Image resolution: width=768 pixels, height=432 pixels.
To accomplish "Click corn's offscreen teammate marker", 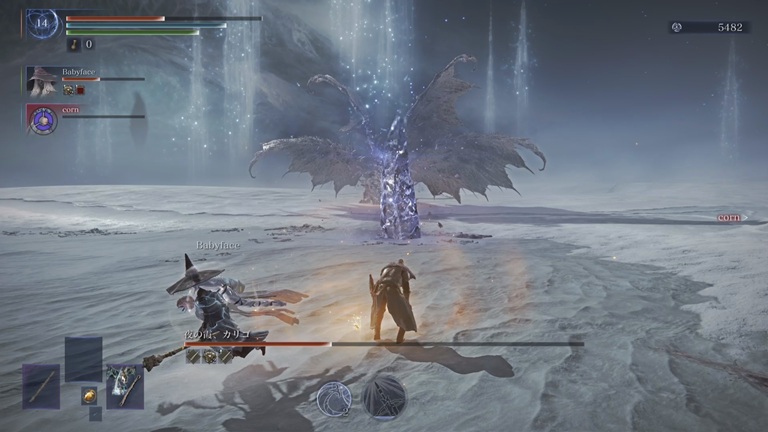I will tap(732, 217).
